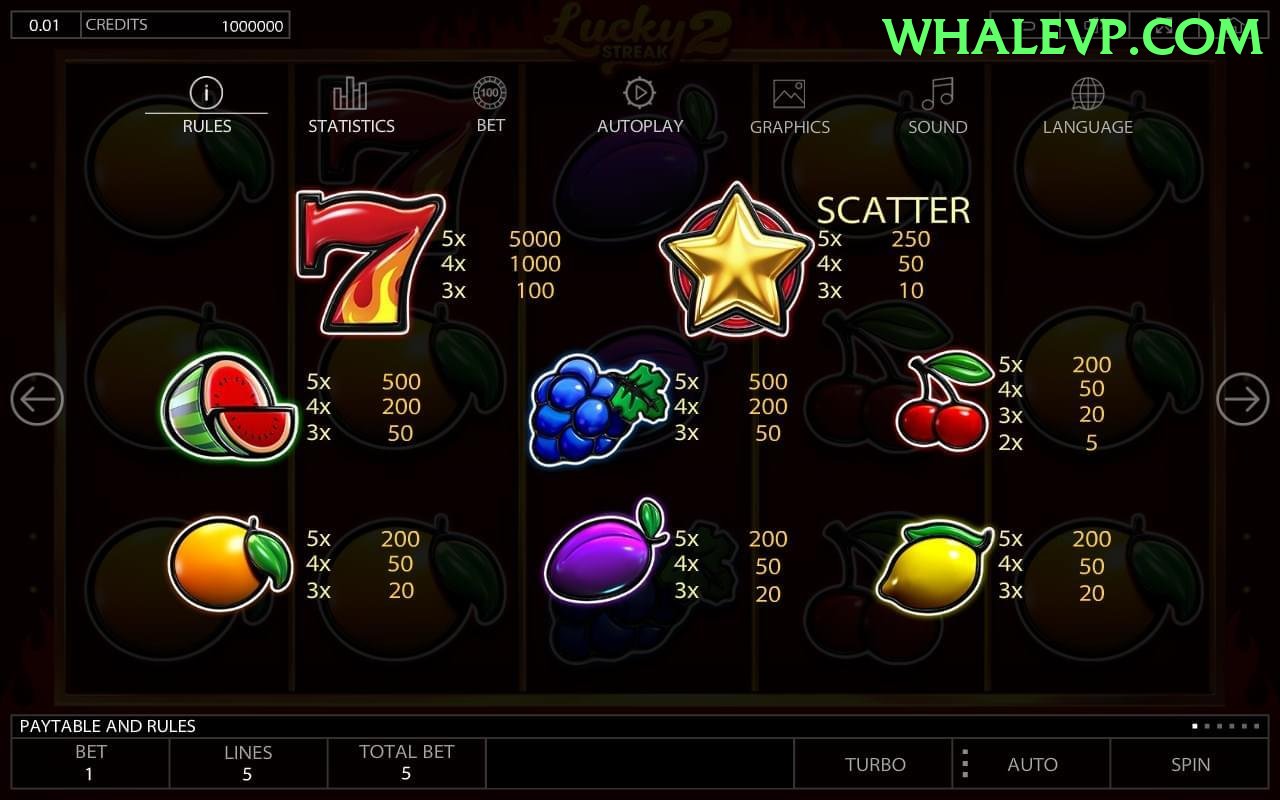Click the Bet value field showing 1
1280x800 pixels.
(90, 764)
